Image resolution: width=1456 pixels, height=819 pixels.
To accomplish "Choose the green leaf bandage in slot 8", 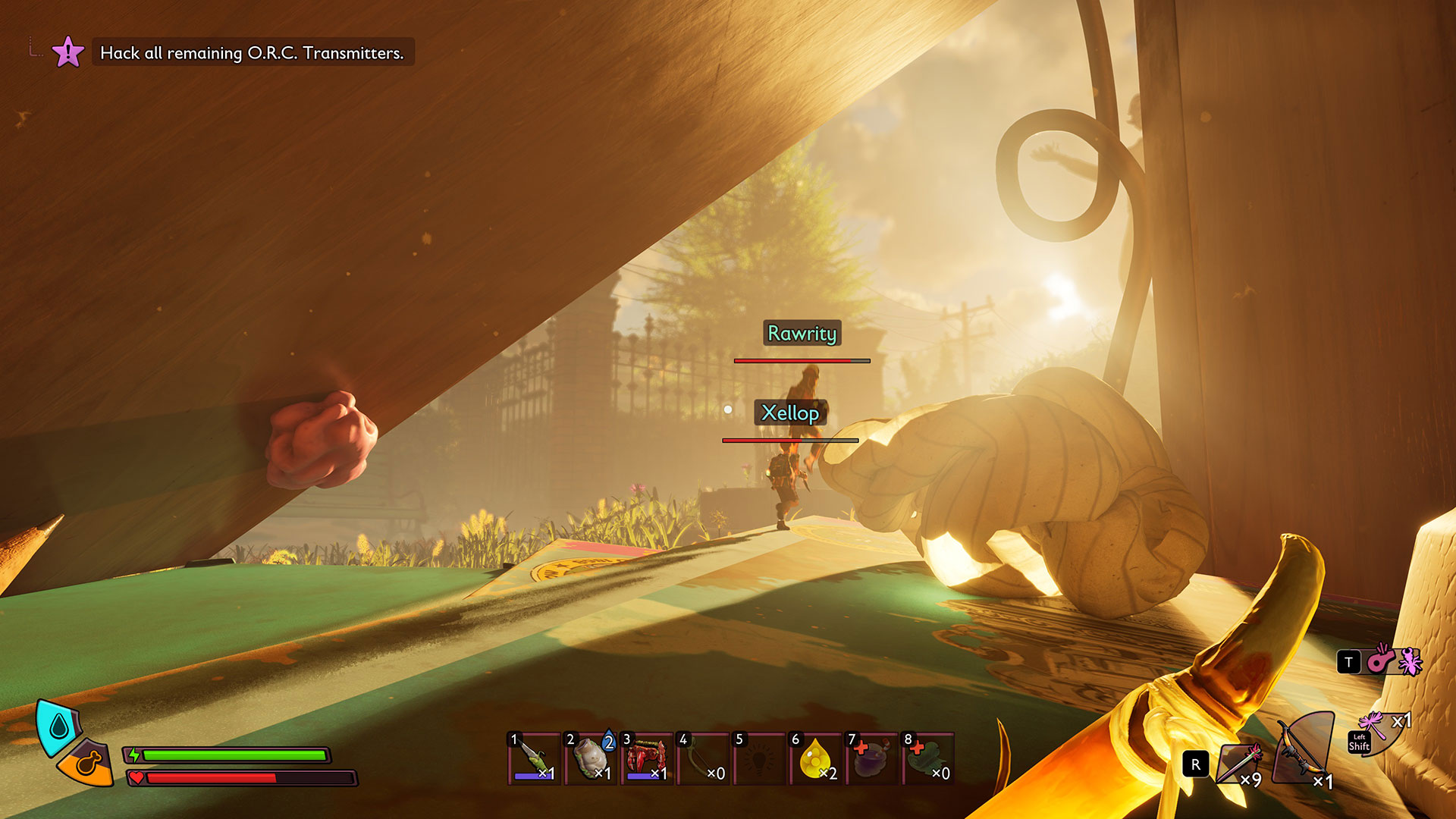I will click(927, 758).
